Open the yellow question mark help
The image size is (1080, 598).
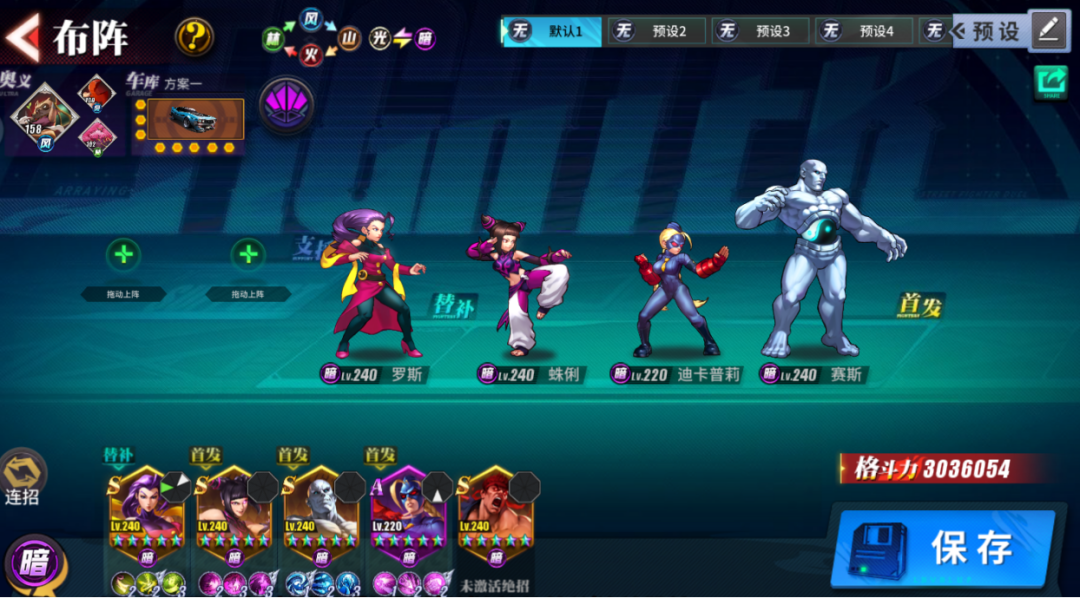coord(195,37)
